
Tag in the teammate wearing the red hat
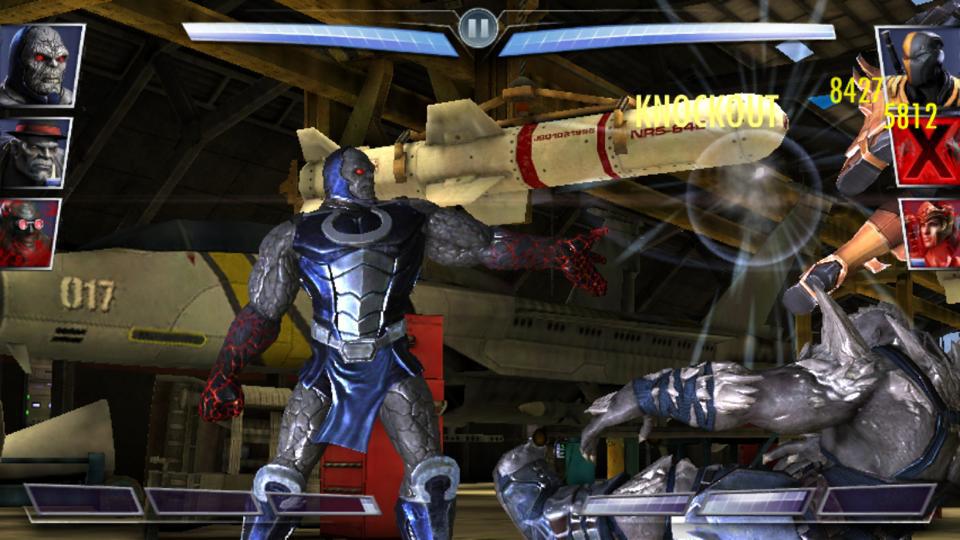click(x=35, y=152)
